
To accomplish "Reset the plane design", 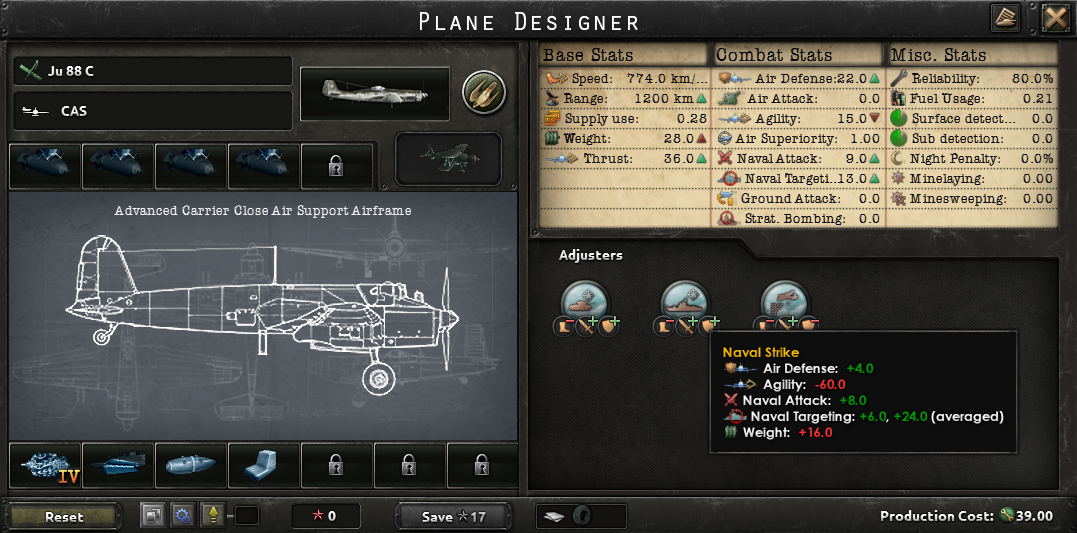I will (x=64, y=517).
